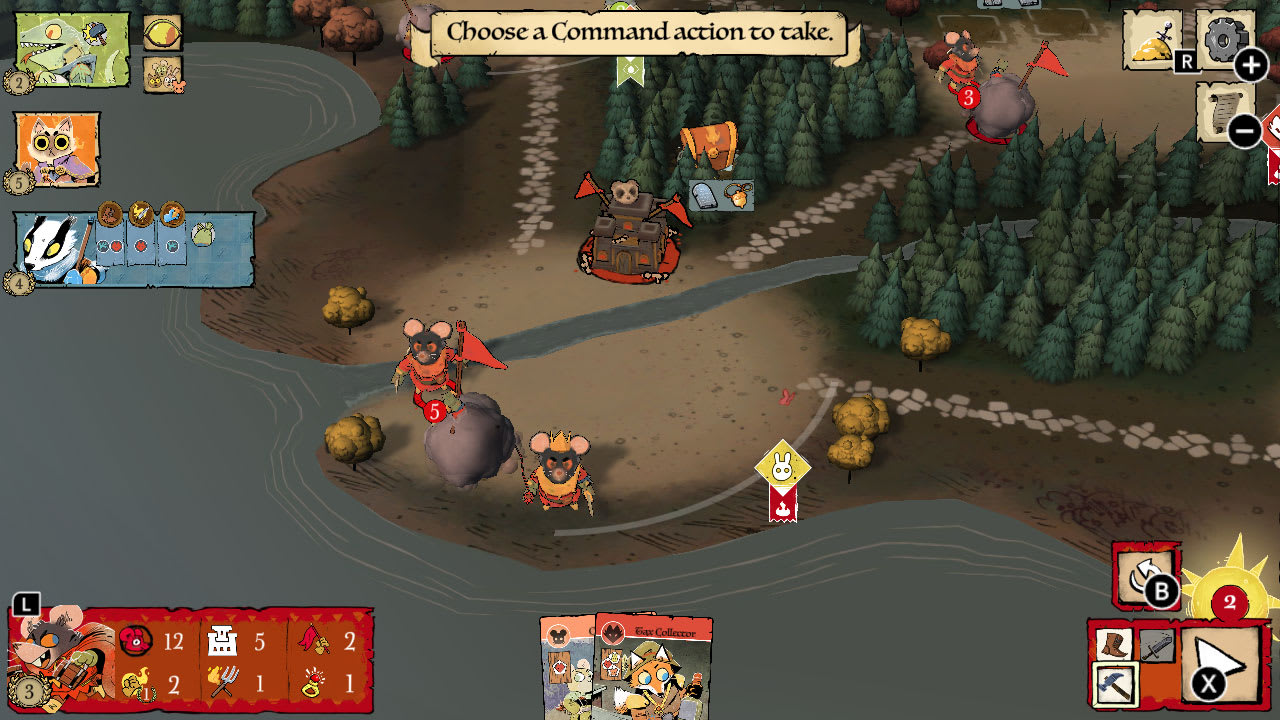Select the grayed-out Battle sword icon
The width and height of the screenshot is (1280, 720).
pyautogui.click(x=1152, y=645)
